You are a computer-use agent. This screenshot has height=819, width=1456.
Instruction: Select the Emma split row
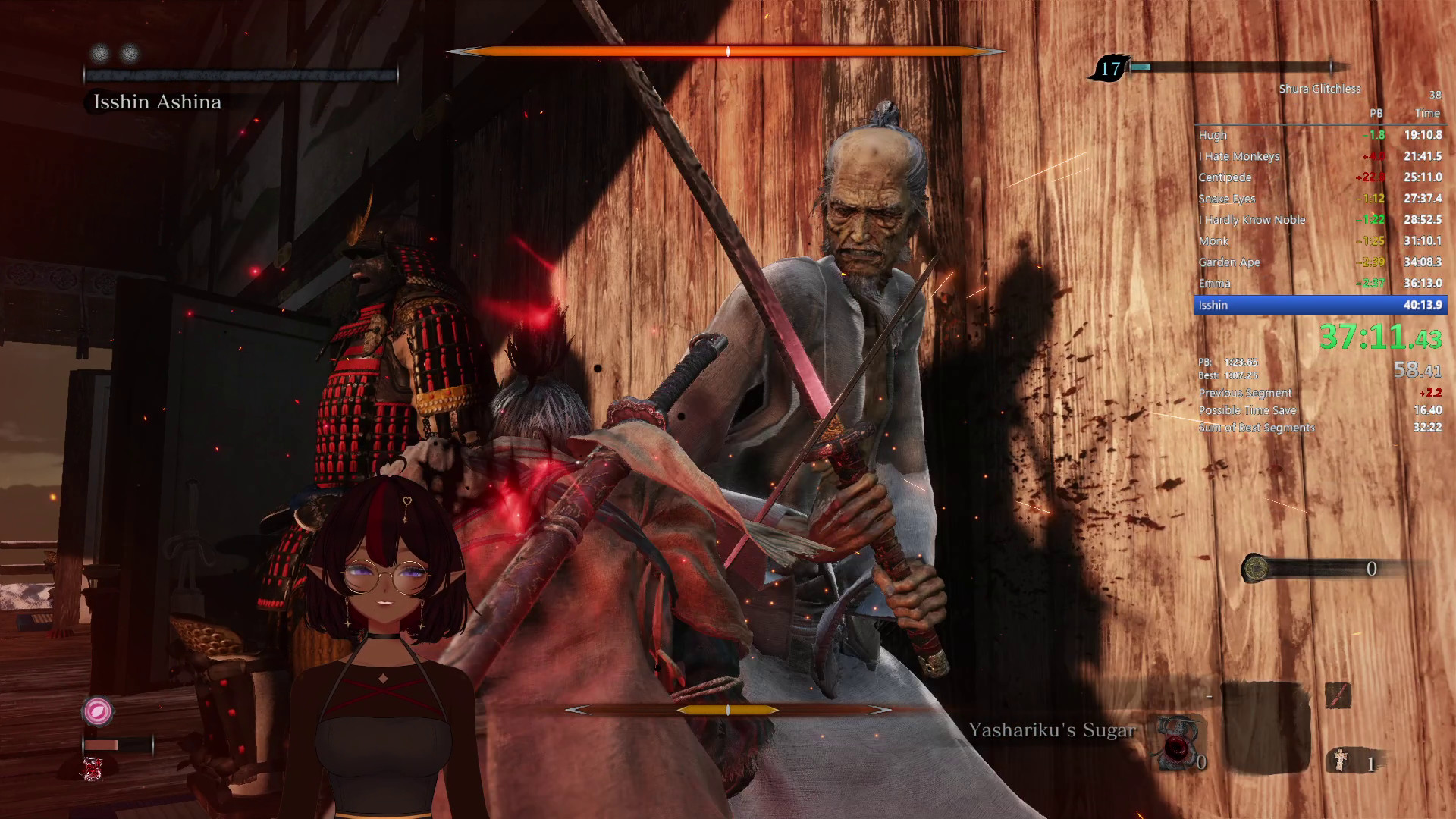click(1319, 283)
